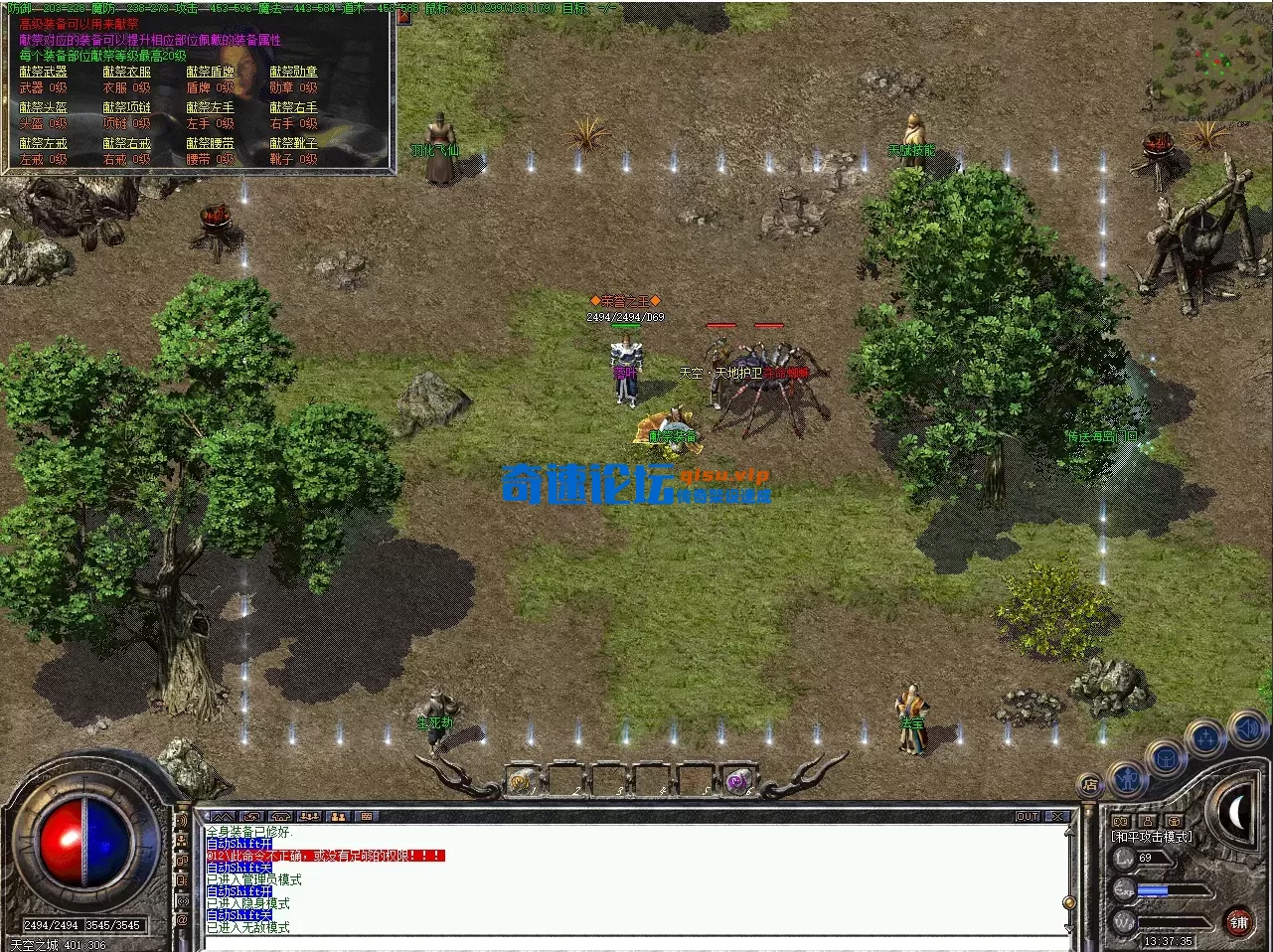Select the red potion in the quickslot bar

[522, 781]
